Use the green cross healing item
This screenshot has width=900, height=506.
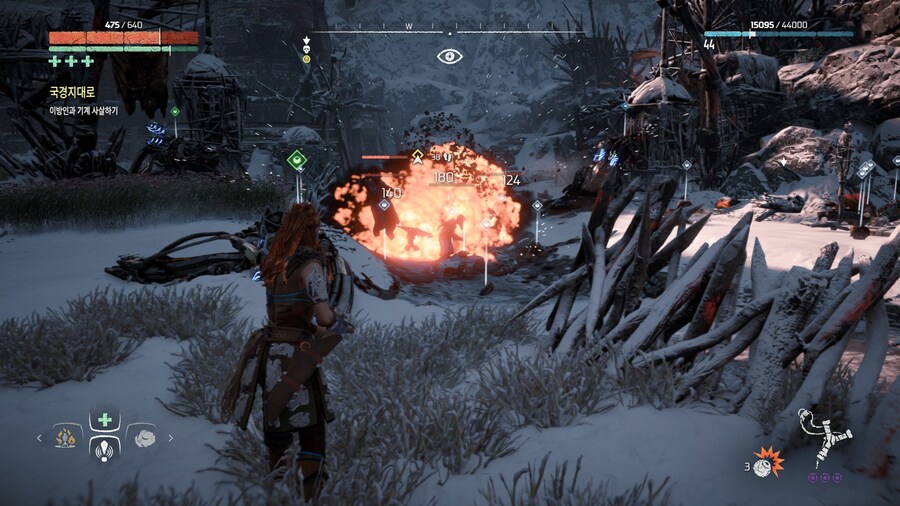pos(105,420)
